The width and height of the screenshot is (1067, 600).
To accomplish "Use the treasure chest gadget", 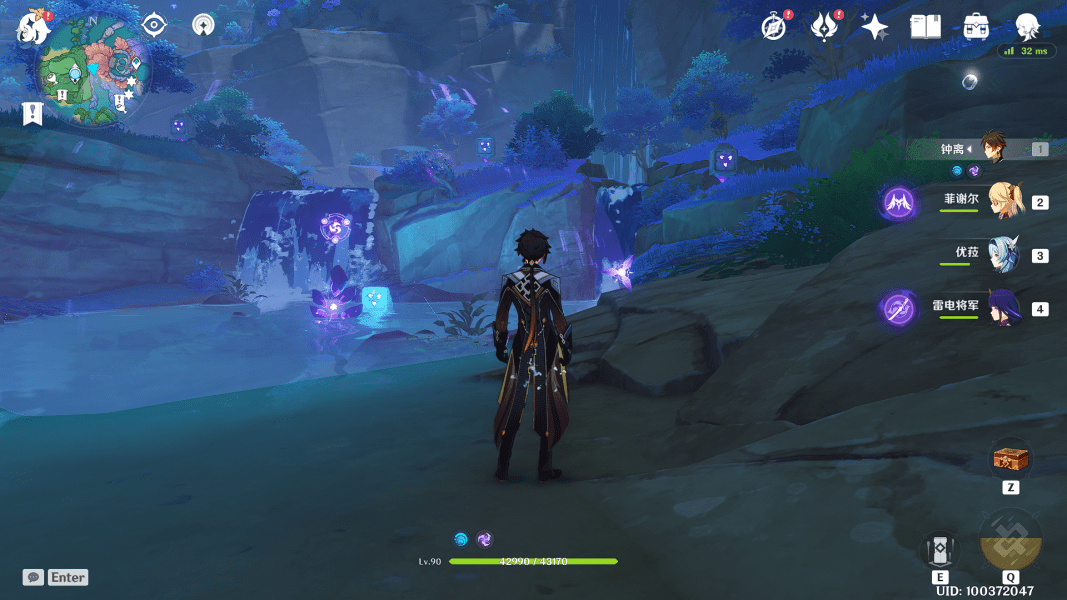I will click(1010, 460).
